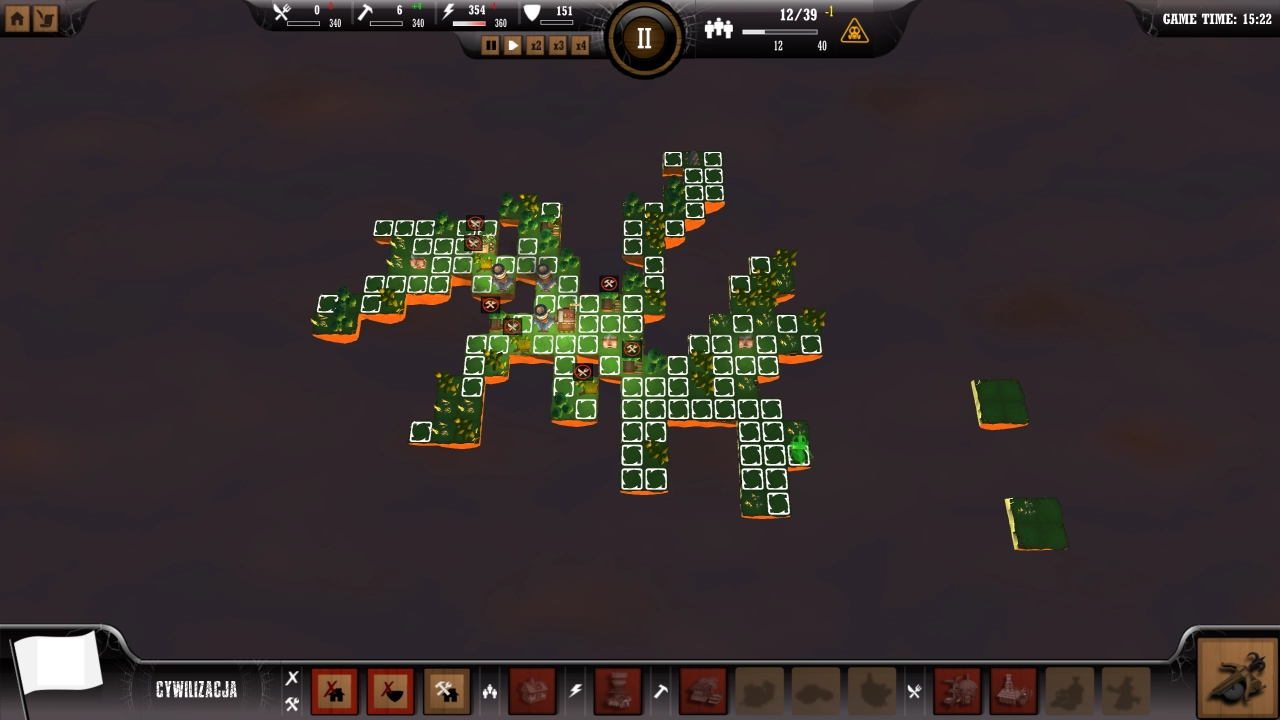Pause the game

coord(491,45)
